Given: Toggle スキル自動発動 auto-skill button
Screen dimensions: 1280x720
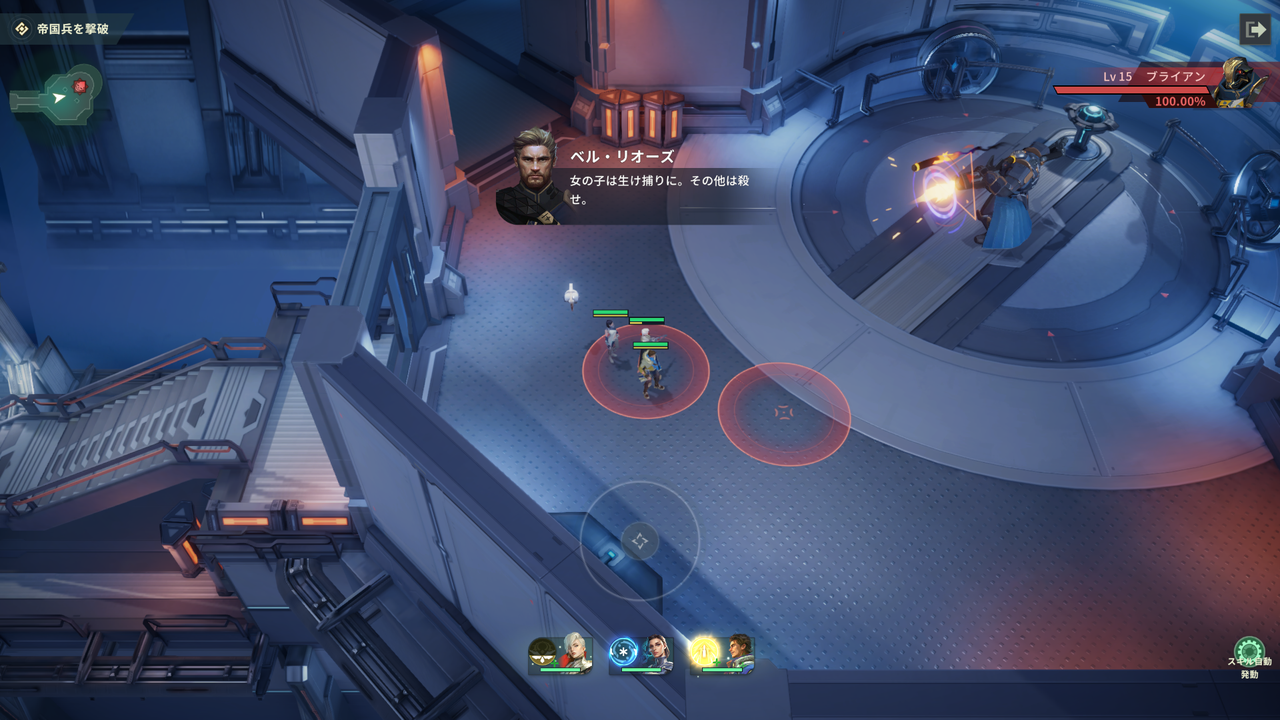Looking at the screenshot, I should (1249, 654).
